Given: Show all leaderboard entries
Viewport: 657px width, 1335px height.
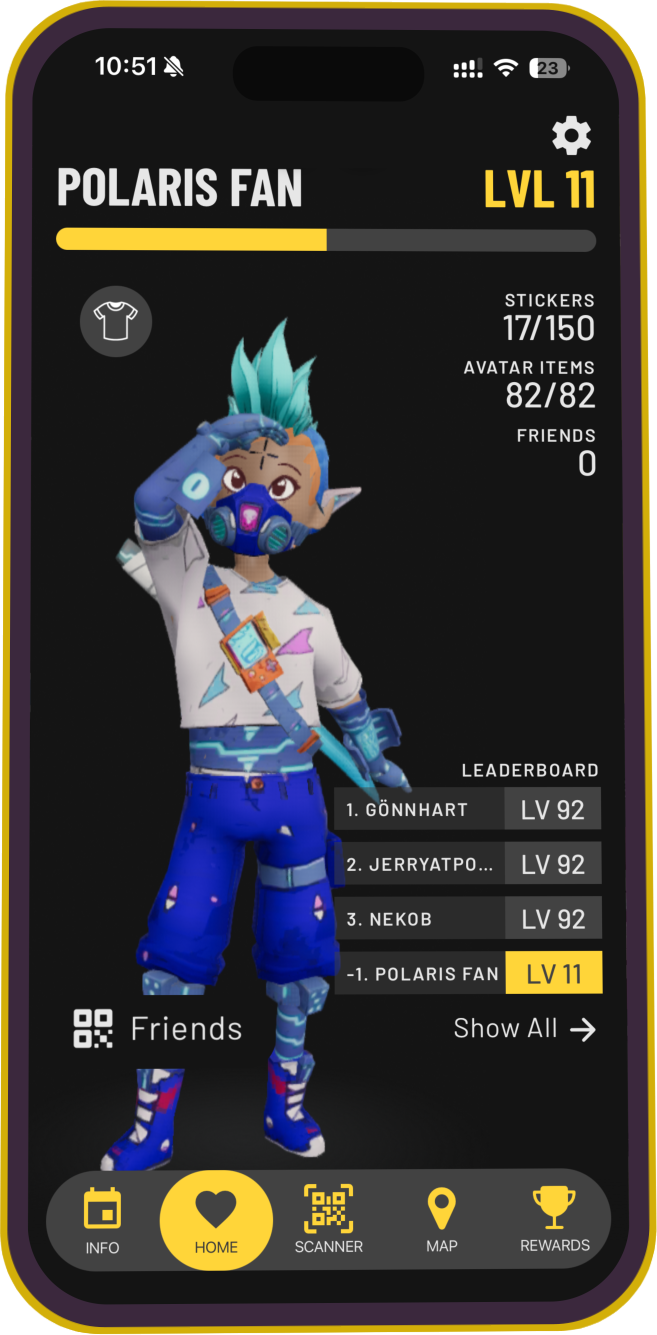Looking at the screenshot, I should click(524, 1029).
